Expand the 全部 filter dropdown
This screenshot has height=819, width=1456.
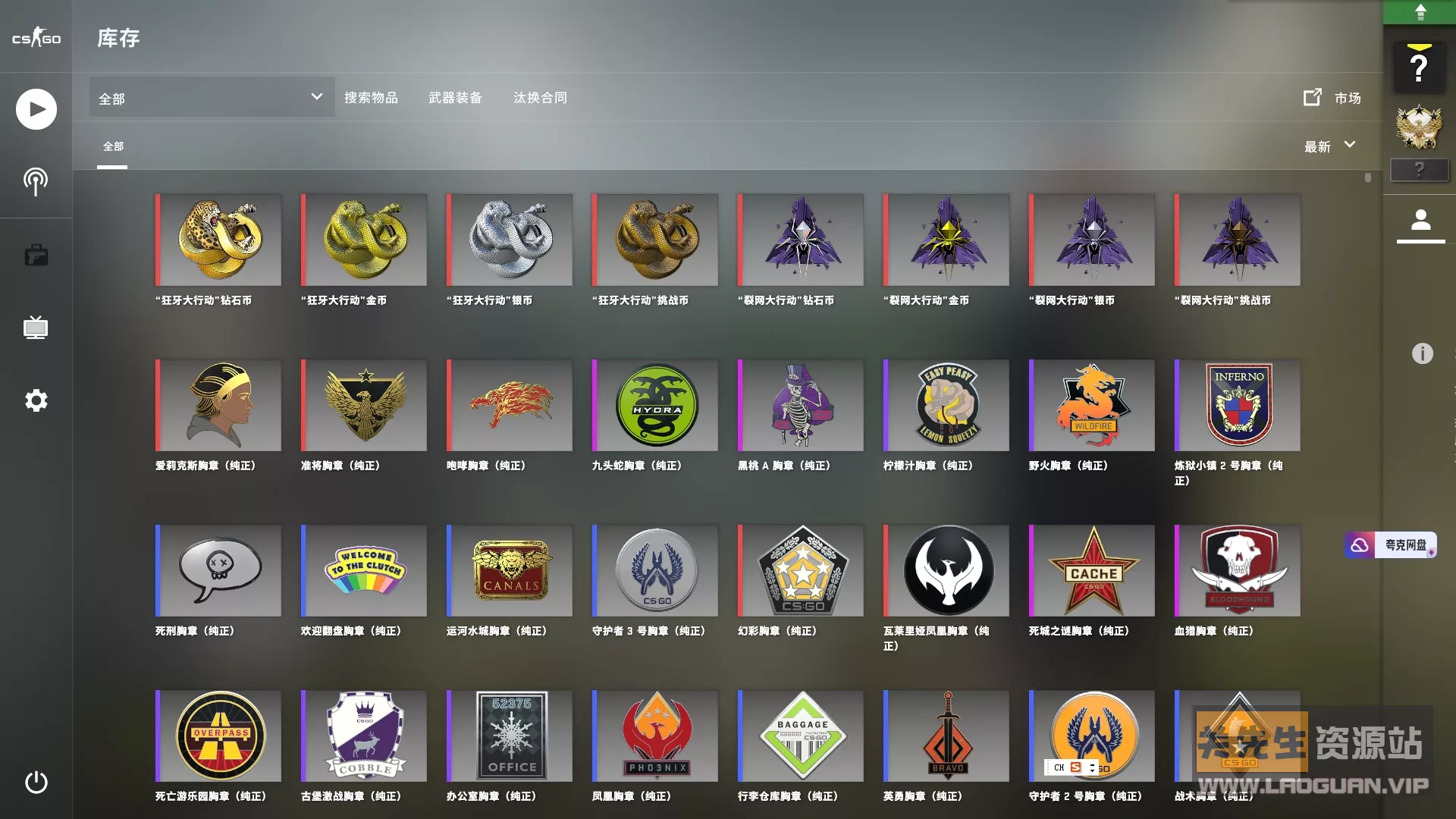[x=211, y=97]
